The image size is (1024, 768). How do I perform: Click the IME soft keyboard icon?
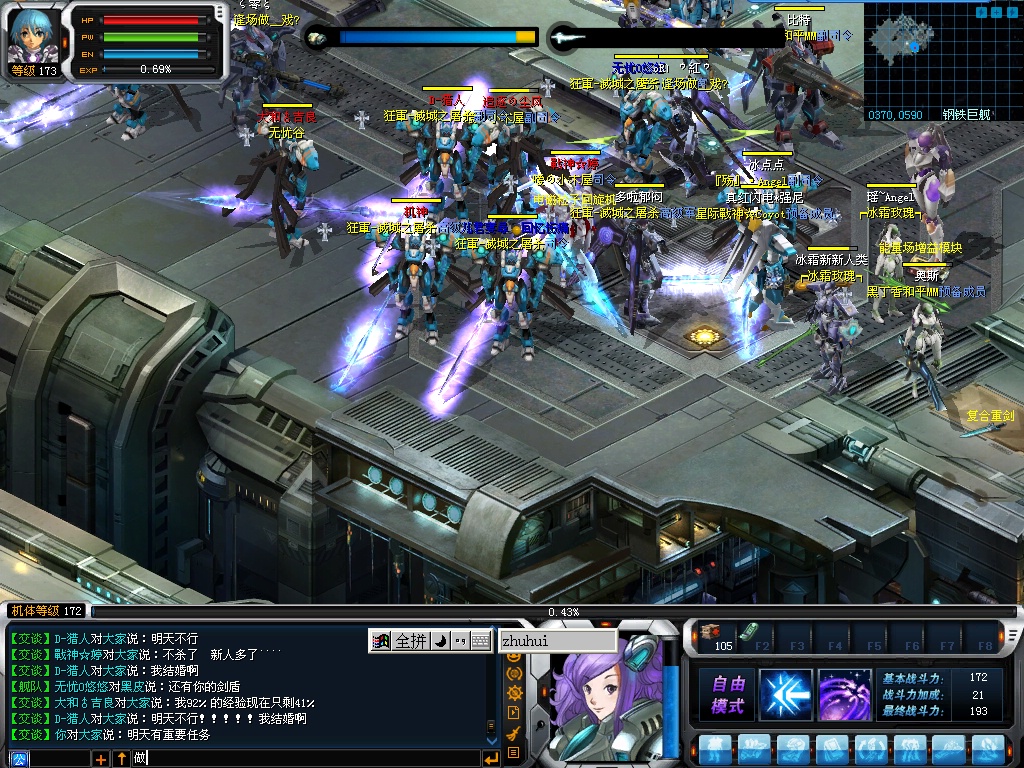point(481,641)
